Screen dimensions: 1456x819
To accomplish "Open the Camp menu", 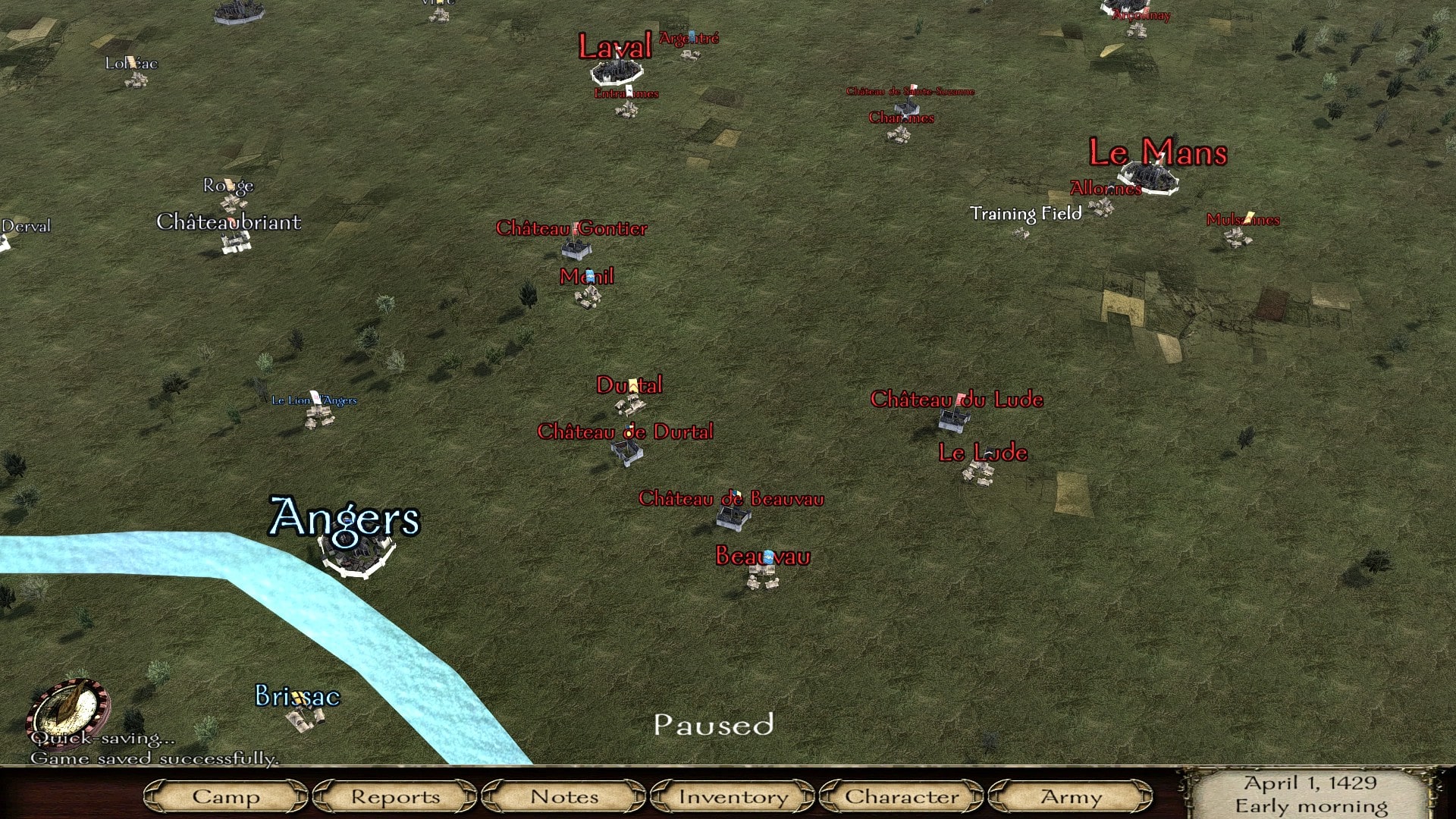I will (225, 797).
